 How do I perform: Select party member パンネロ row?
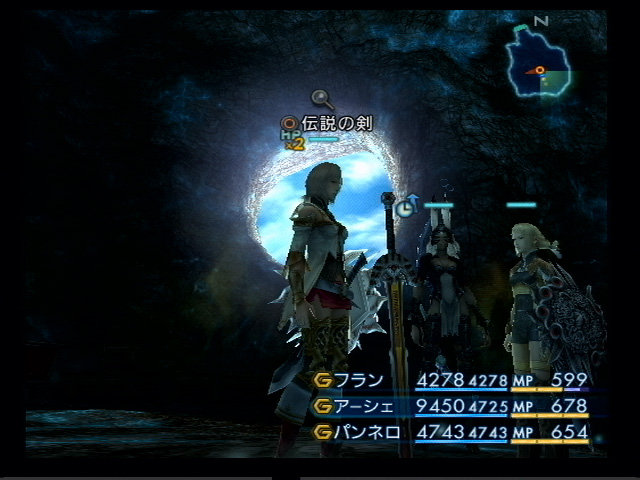[x=450, y=433]
